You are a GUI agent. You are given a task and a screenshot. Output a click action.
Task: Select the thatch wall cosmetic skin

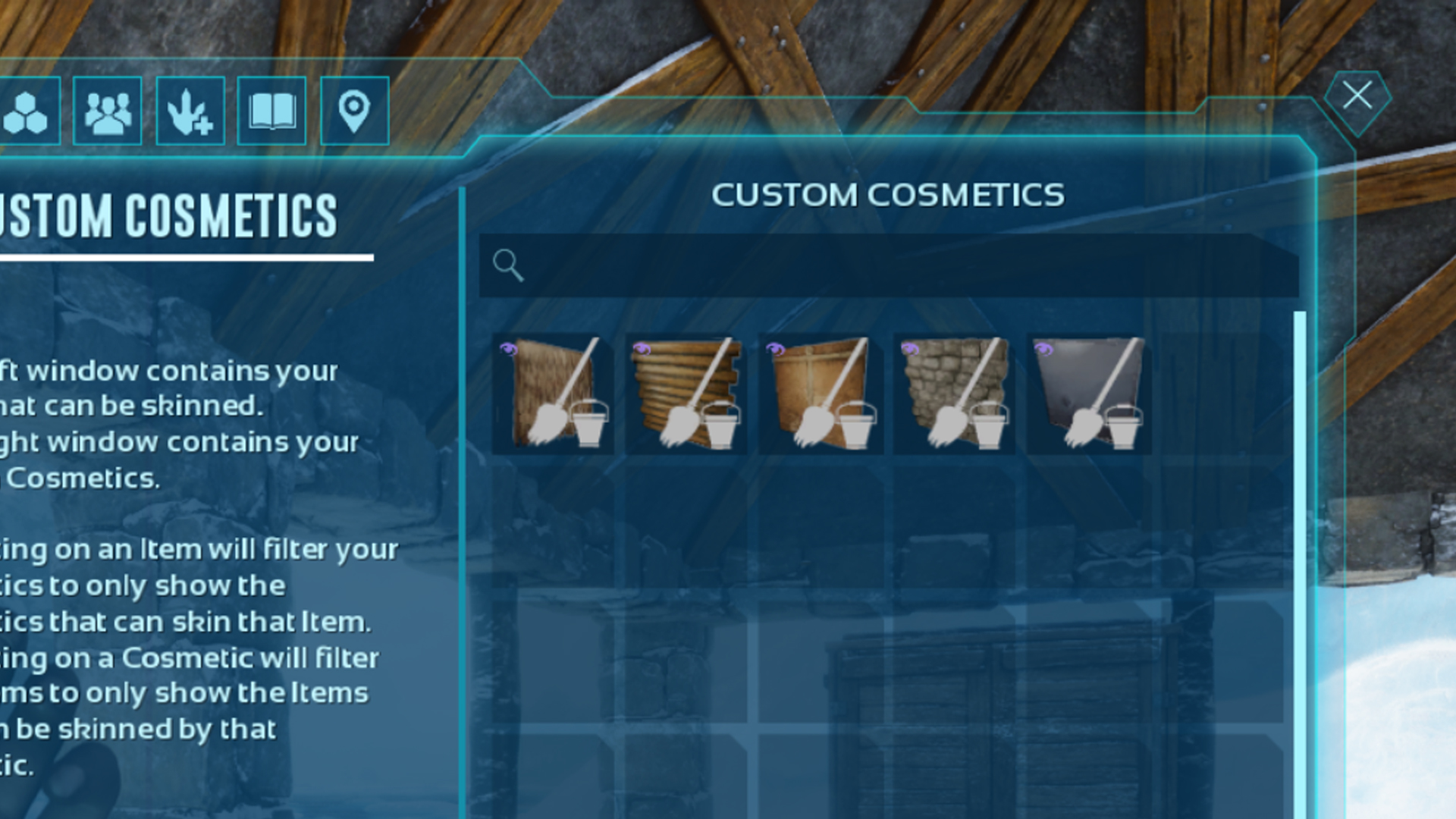pos(554,393)
